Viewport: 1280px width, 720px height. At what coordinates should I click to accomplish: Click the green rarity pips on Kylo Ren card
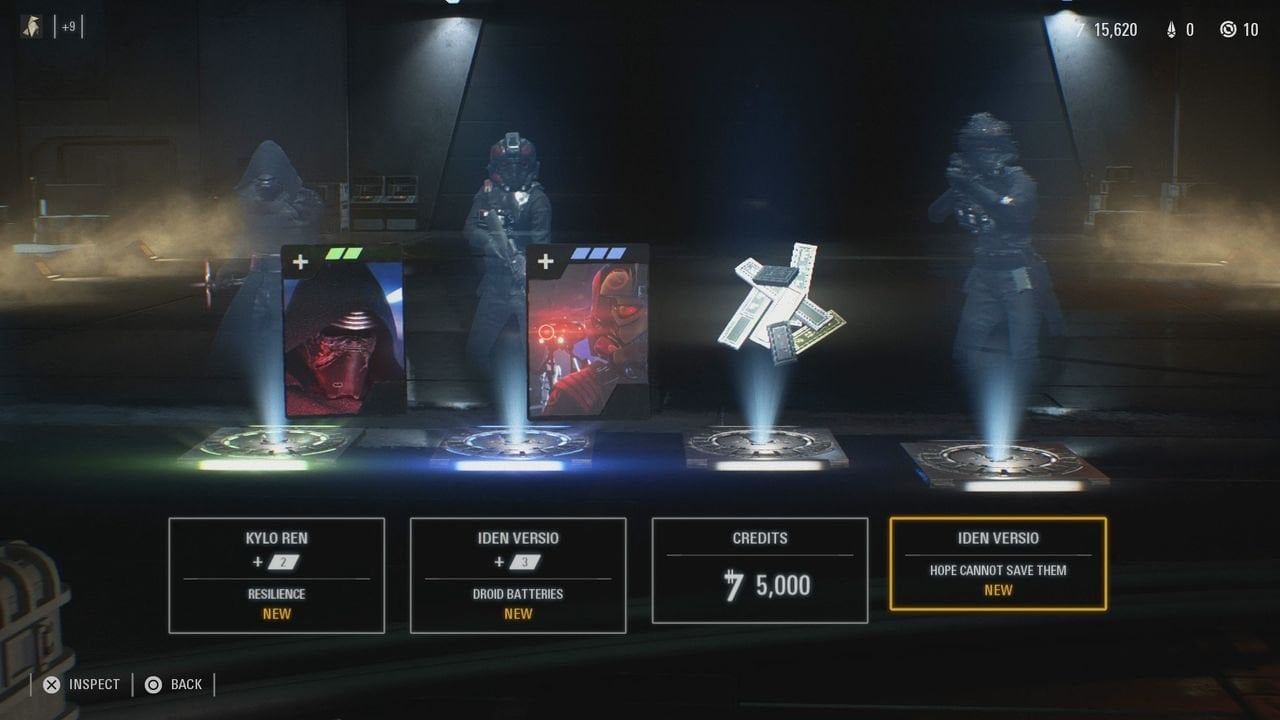pos(343,255)
